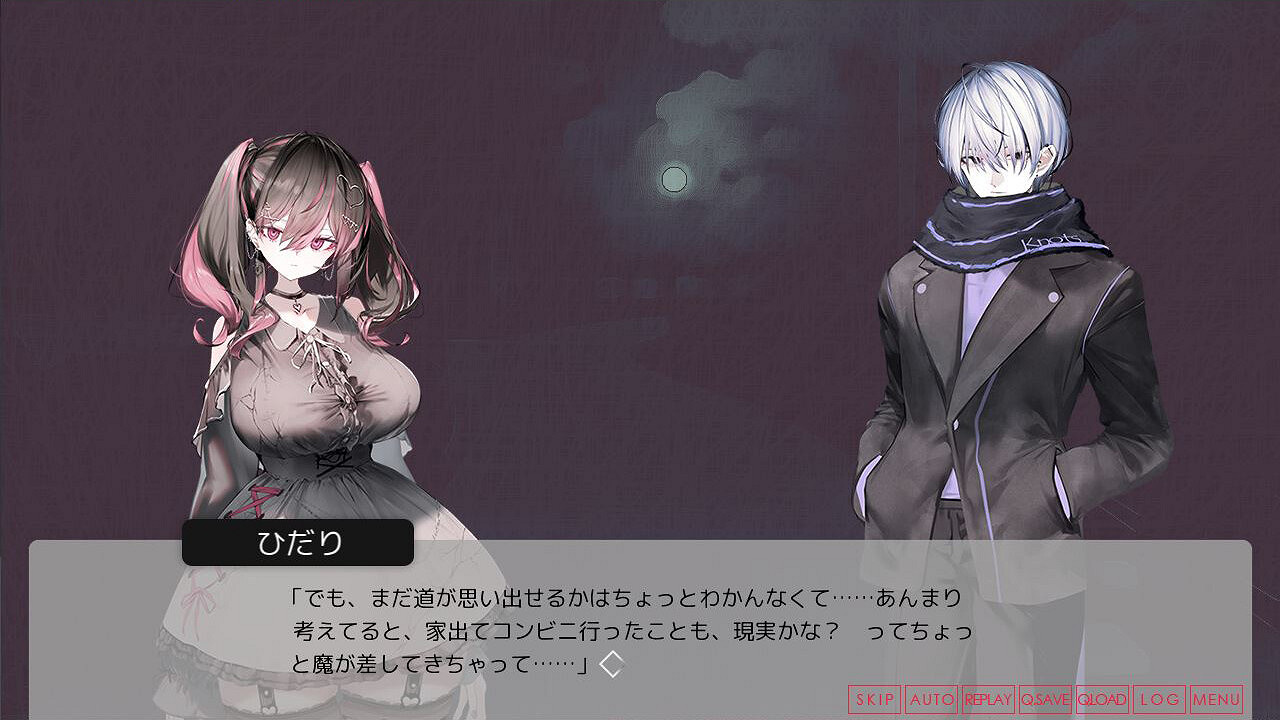
Task: Open the system MENU
Action: coord(1217,697)
